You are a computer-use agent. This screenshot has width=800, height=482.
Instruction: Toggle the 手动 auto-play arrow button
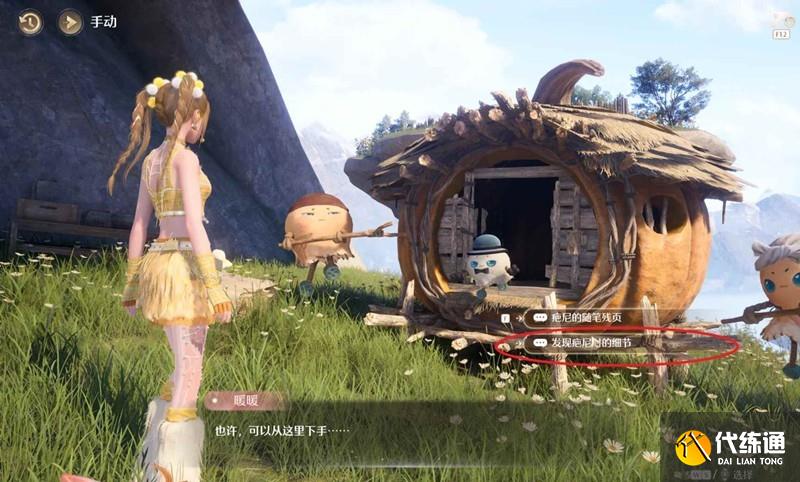[70, 22]
